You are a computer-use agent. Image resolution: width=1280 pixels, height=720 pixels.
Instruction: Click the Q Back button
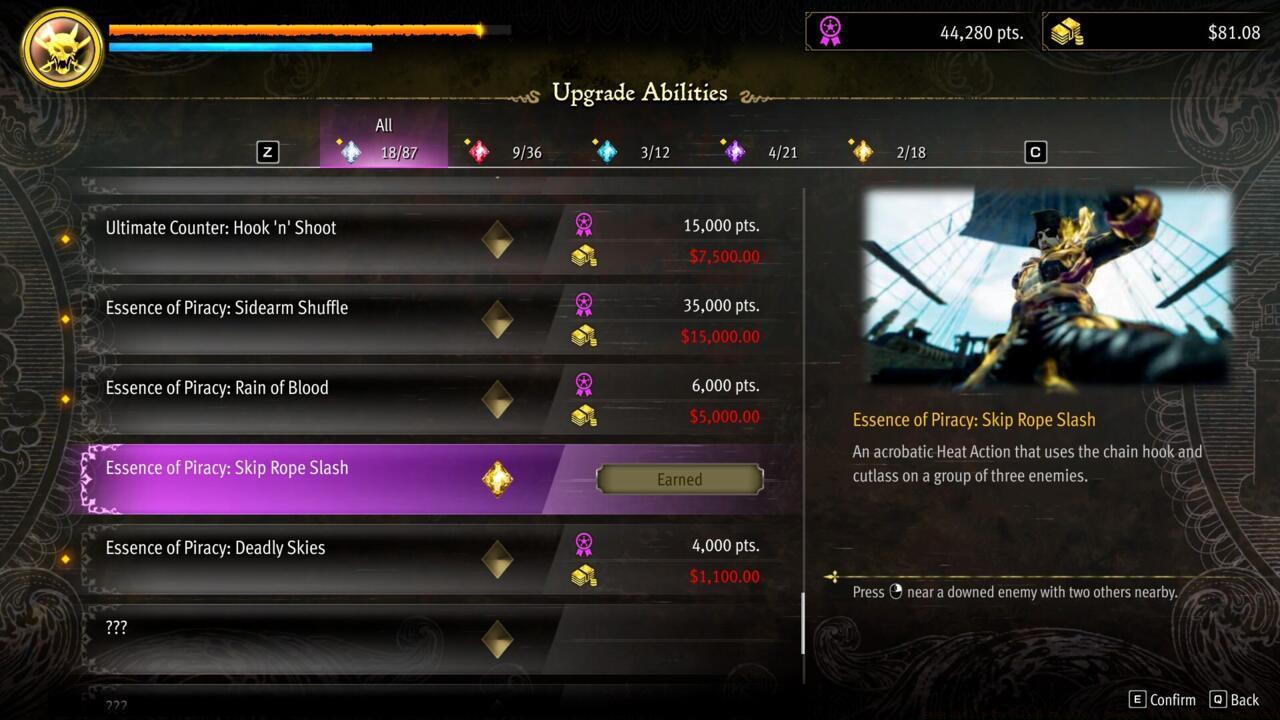(1226, 700)
